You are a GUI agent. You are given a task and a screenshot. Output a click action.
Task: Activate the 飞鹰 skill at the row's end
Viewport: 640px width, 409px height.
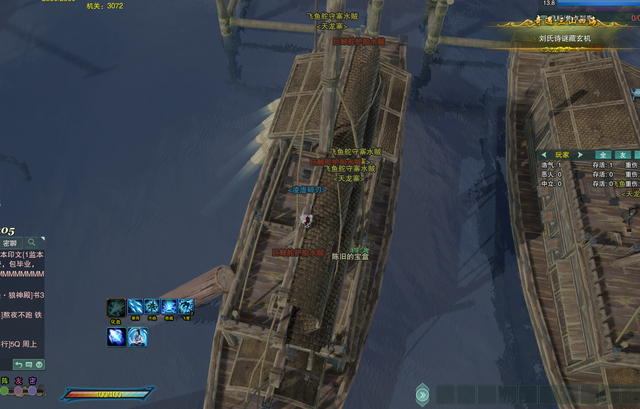coord(186,307)
